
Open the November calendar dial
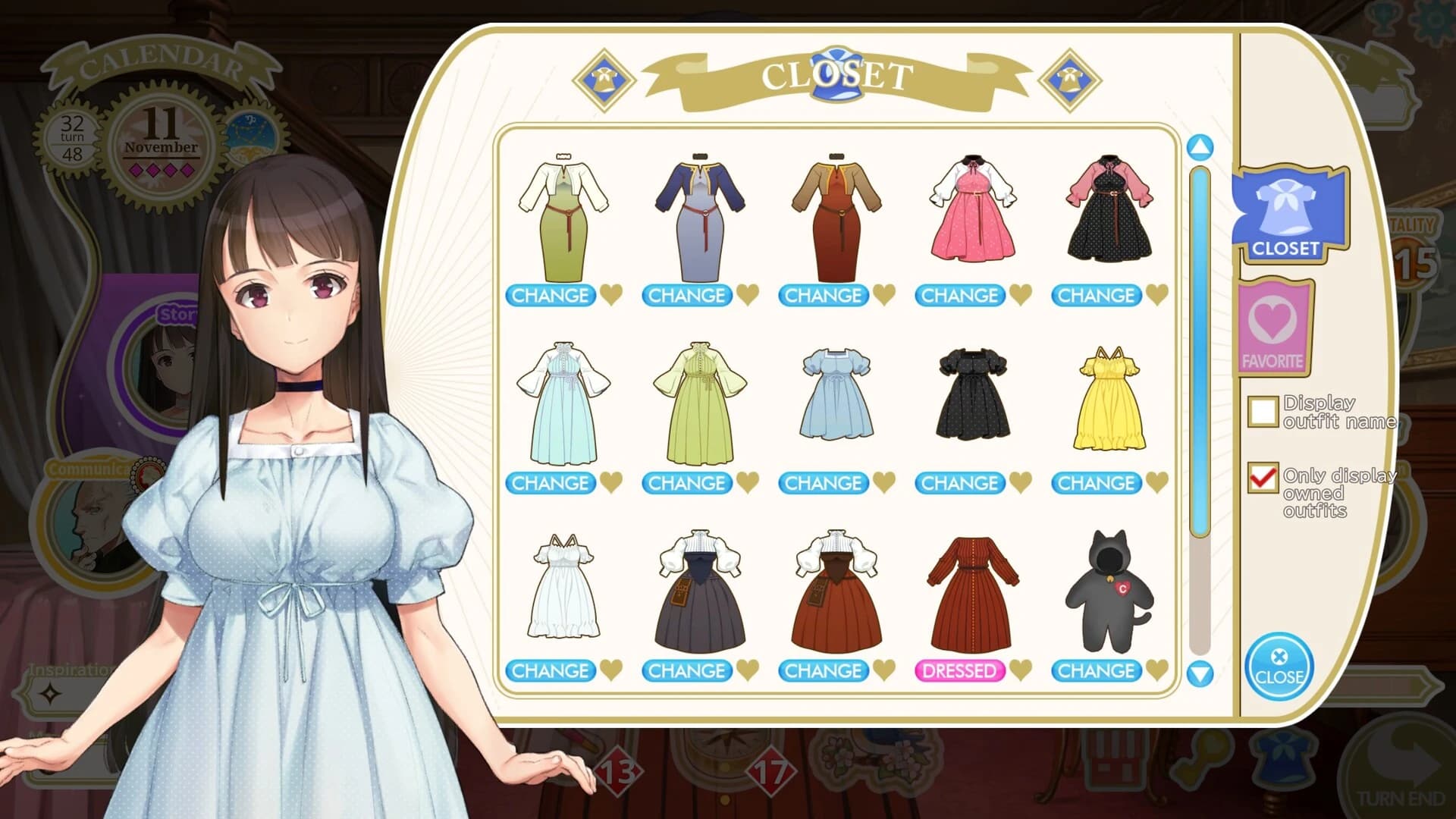tap(160, 141)
